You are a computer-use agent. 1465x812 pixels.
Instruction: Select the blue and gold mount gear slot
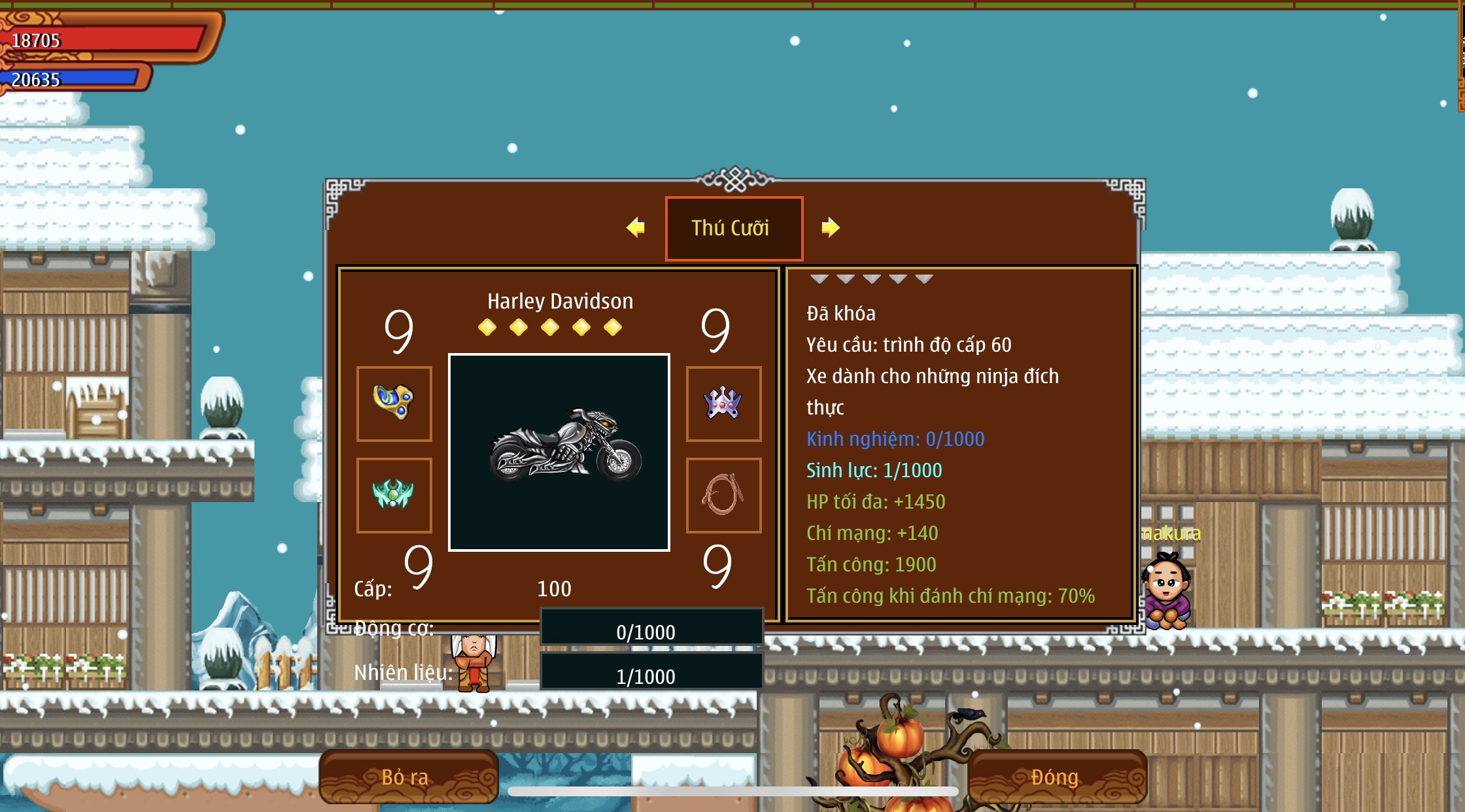(394, 403)
